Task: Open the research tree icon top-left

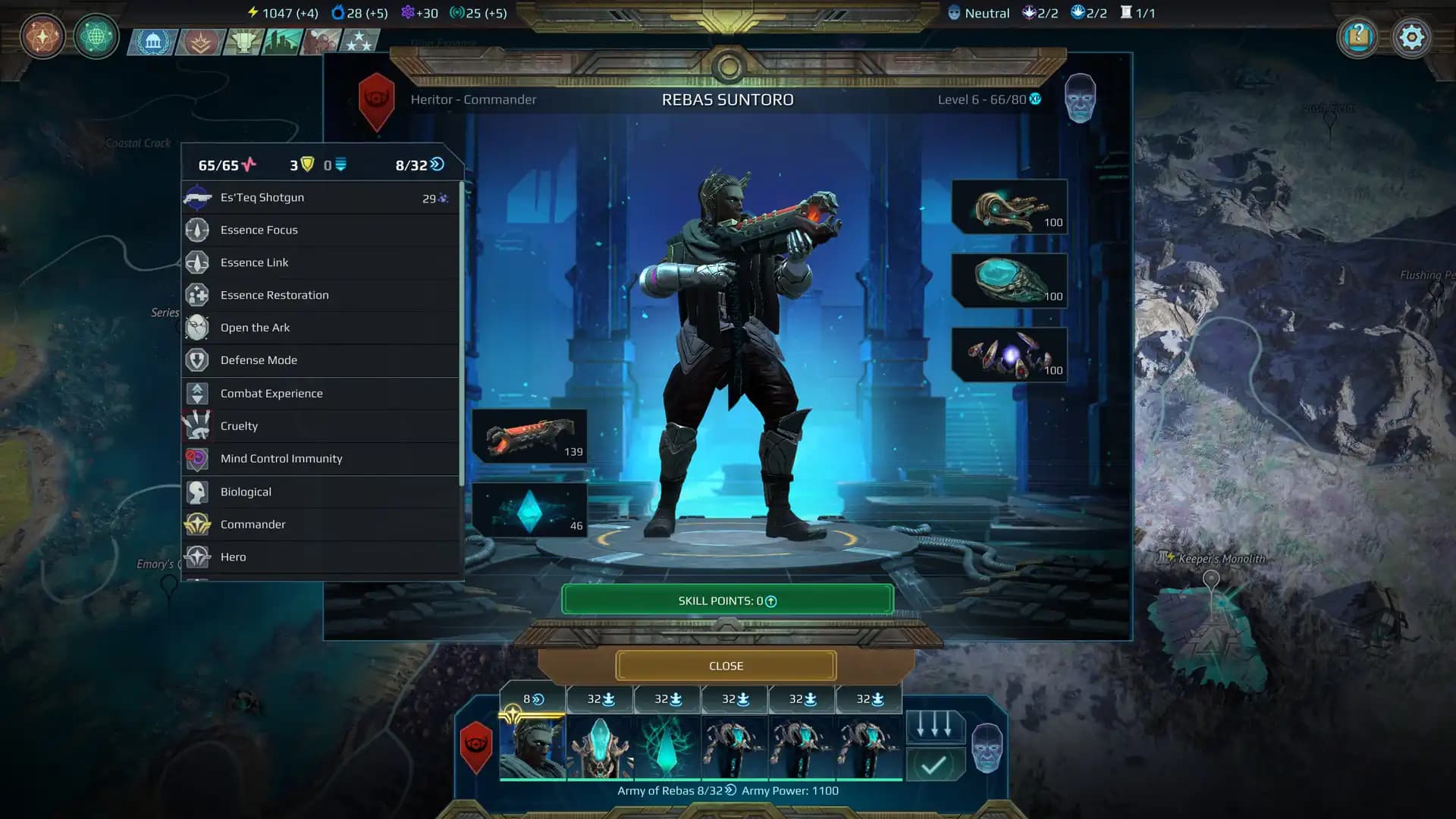Action: pyautogui.click(x=42, y=36)
